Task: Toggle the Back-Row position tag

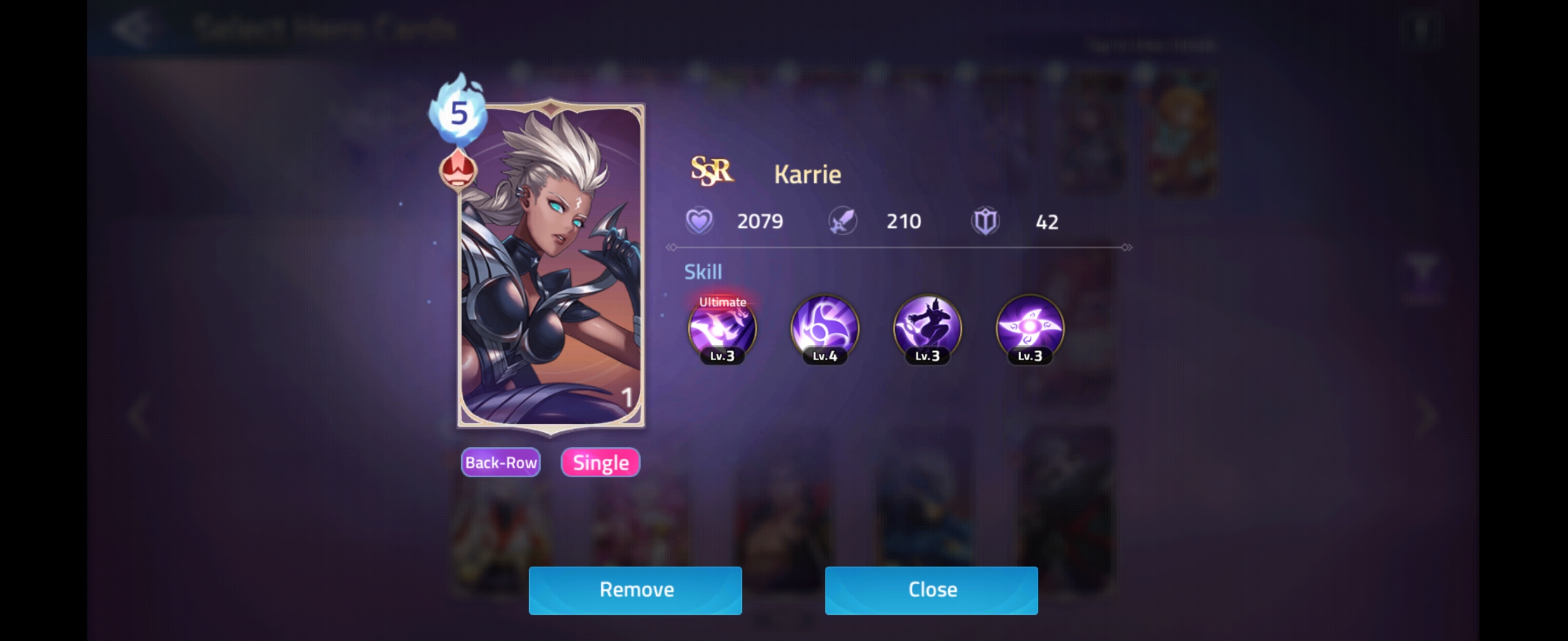Action: coord(500,462)
